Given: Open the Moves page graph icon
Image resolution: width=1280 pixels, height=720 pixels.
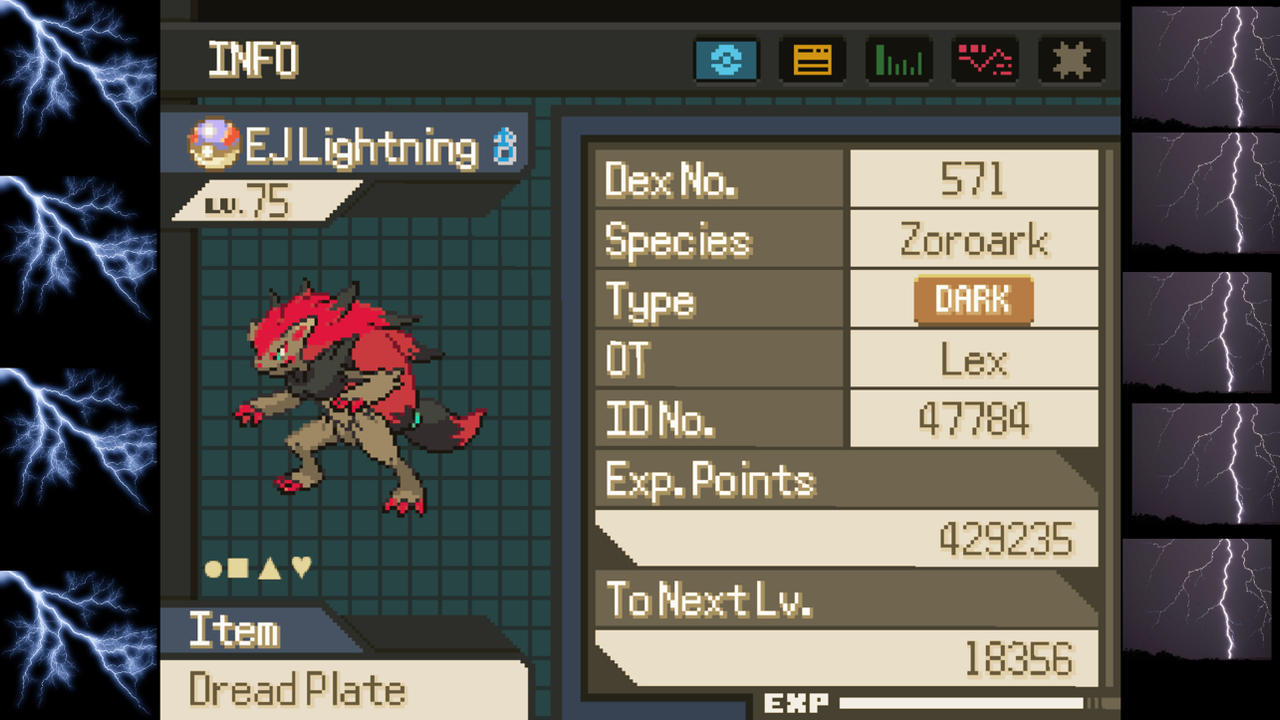Looking at the screenshot, I should click(985, 60).
